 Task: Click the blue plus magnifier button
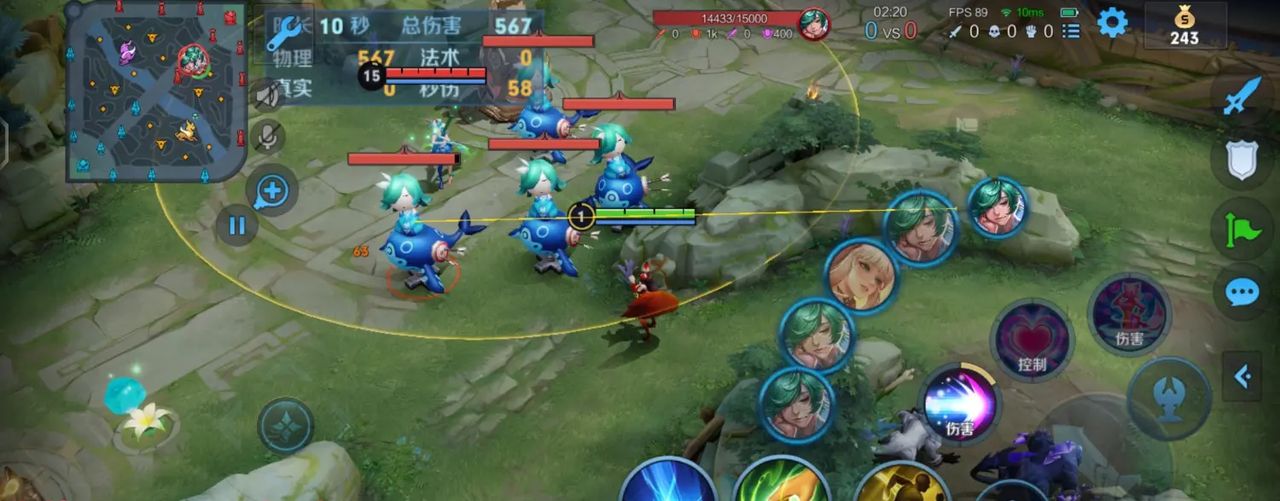point(271,191)
